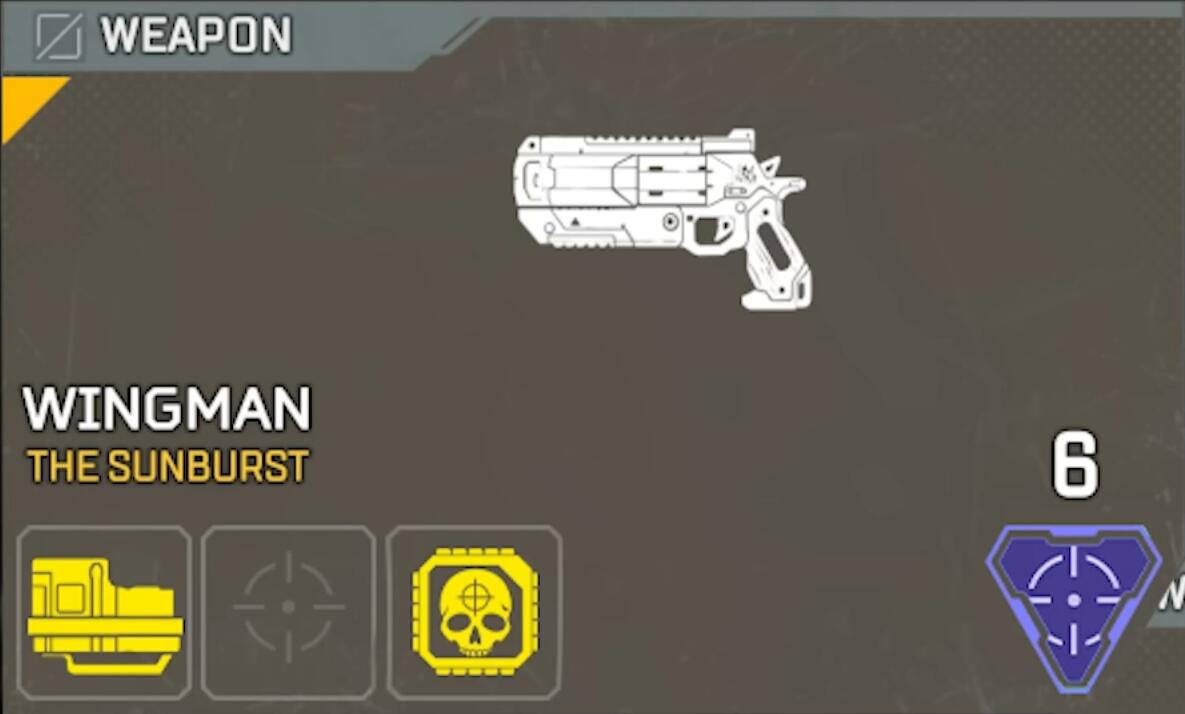Select the purple crosshair triangle badge

pos(1073,601)
